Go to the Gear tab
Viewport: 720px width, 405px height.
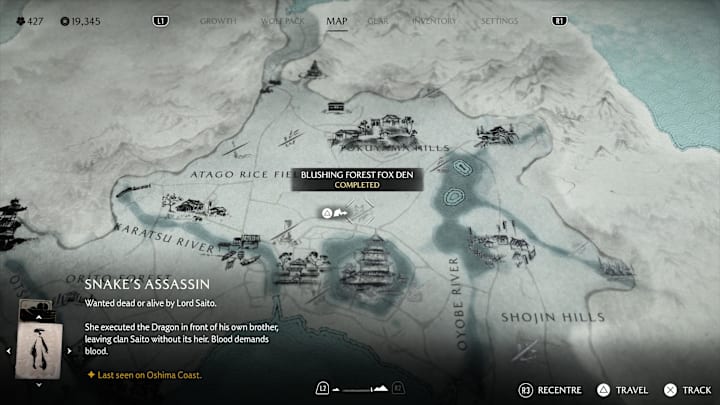(378, 20)
